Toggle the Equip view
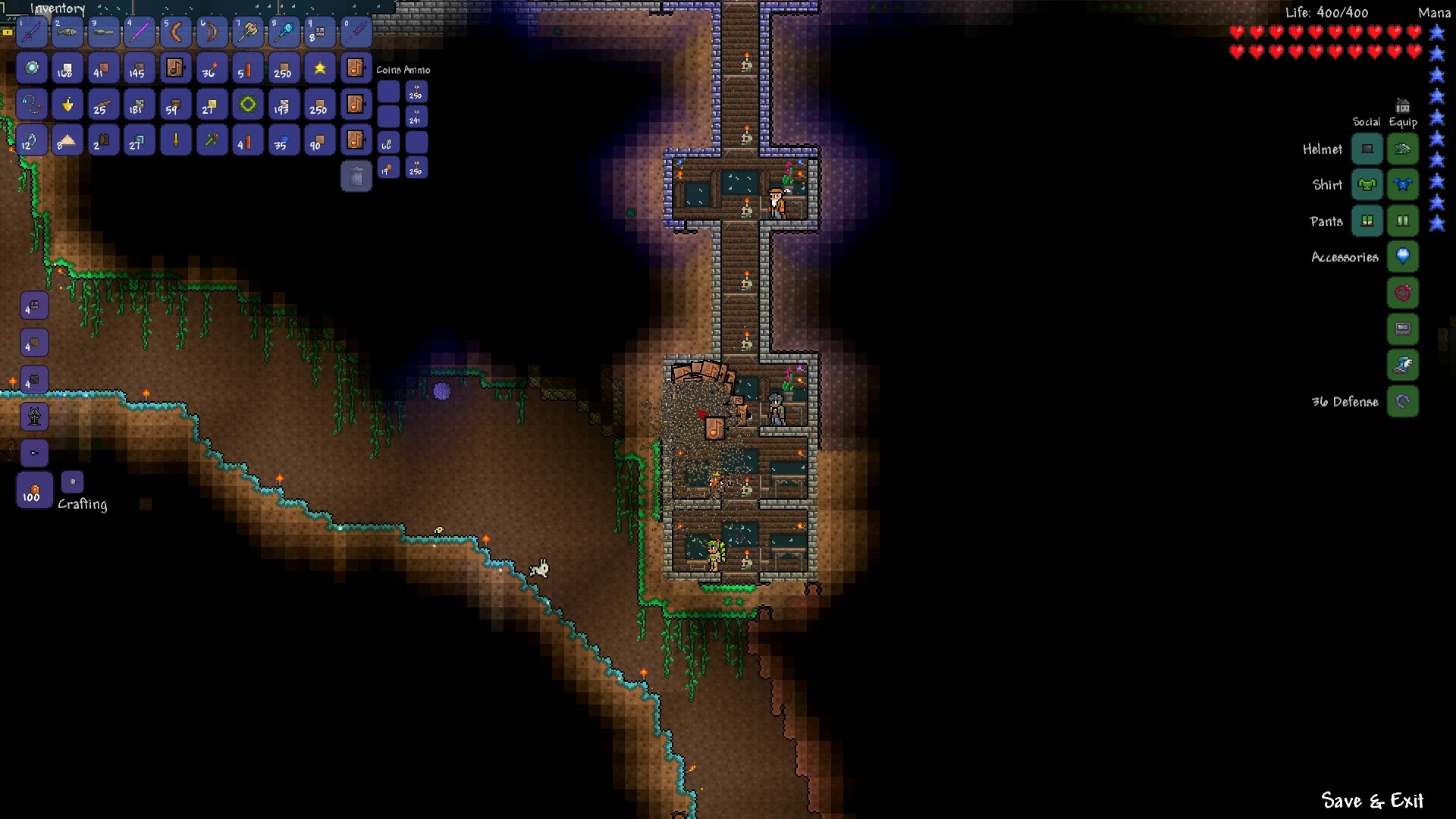 1402,121
